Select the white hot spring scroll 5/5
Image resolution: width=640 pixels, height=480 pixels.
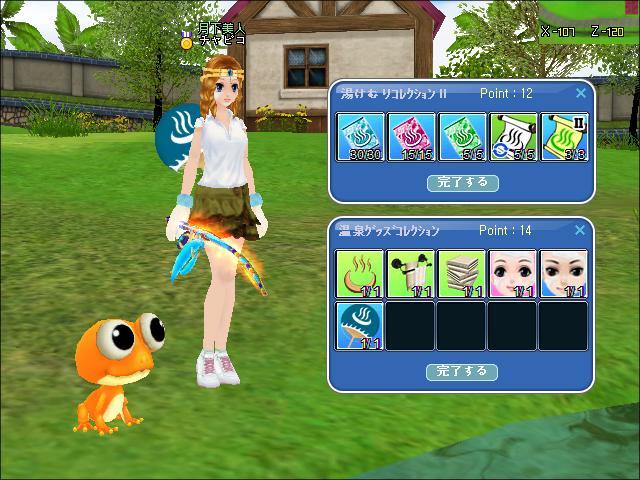513,137
